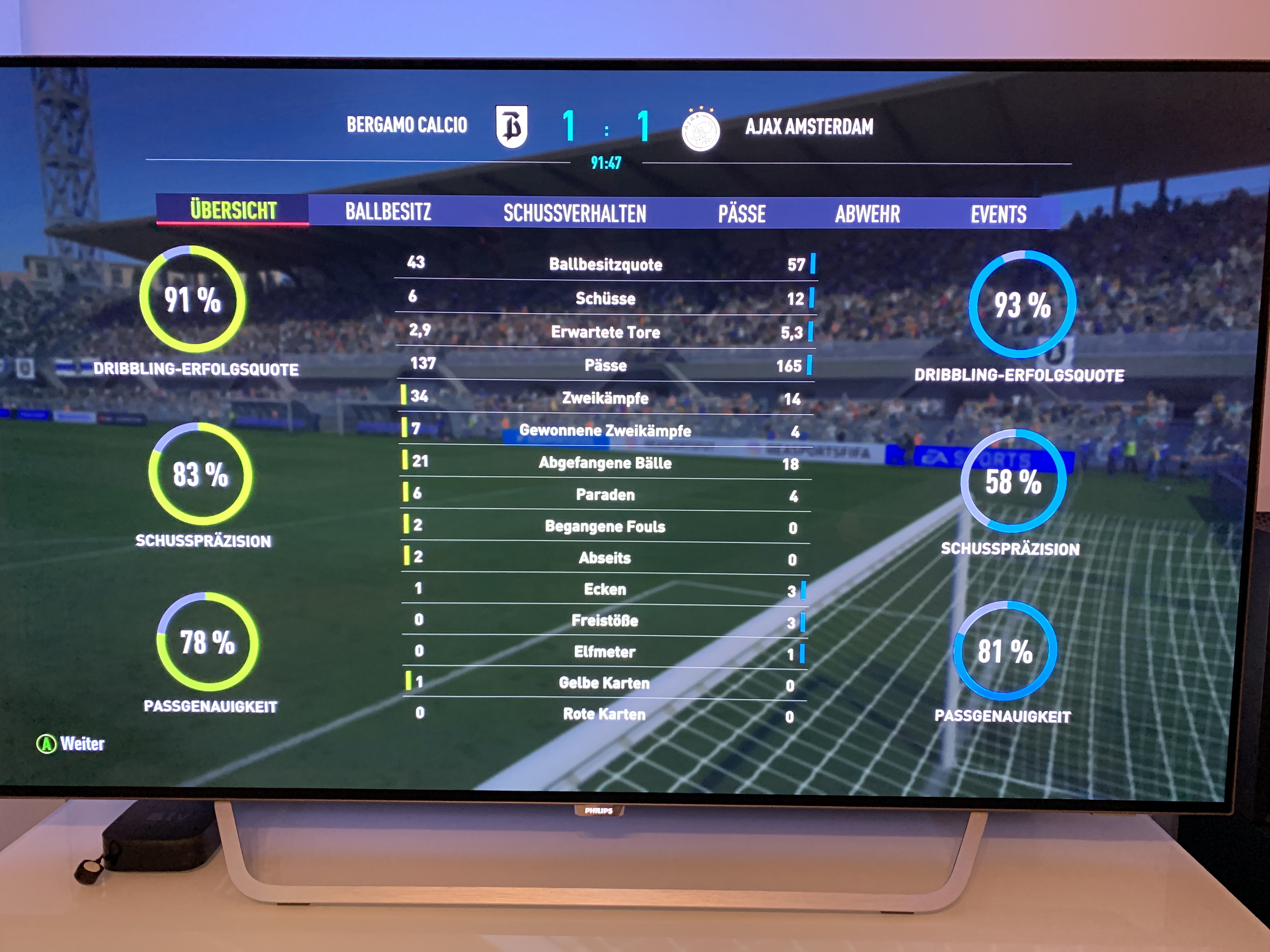Go to the Abwehr tab
Viewport: 1270px width, 952px height.
(867, 215)
